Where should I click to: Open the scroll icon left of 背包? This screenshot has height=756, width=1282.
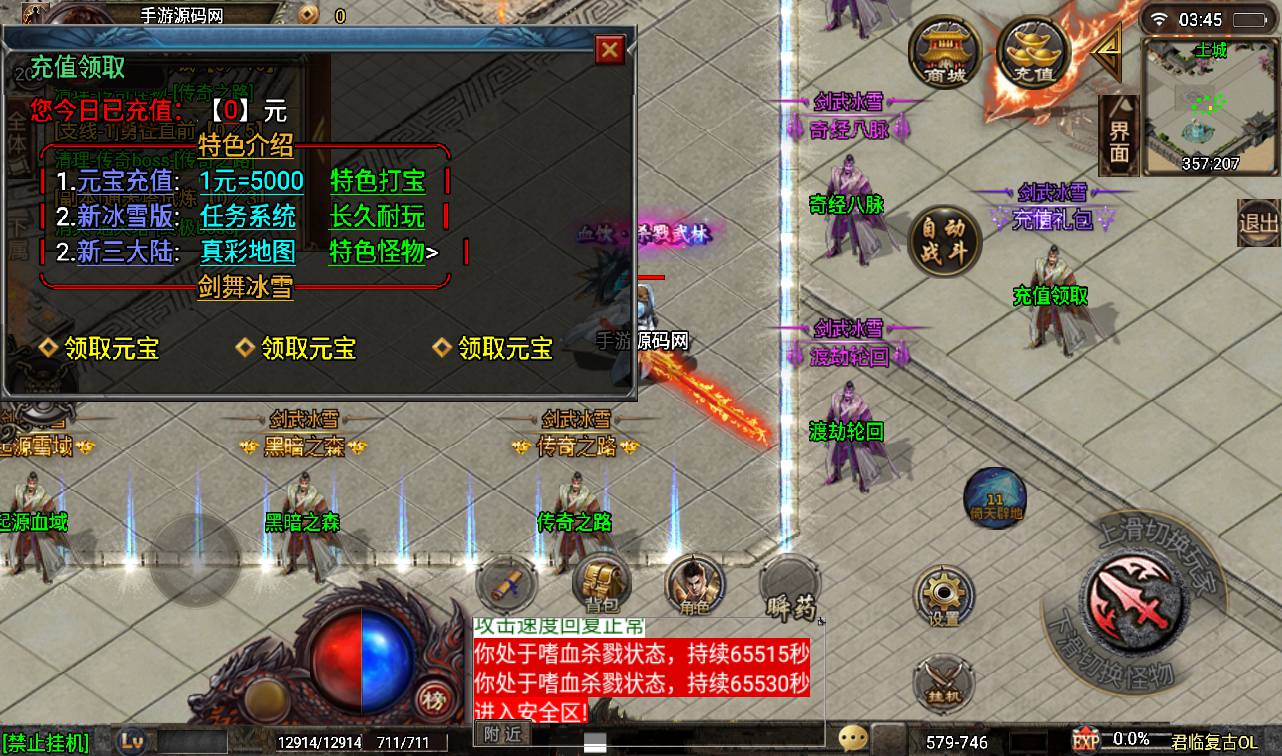505,583
